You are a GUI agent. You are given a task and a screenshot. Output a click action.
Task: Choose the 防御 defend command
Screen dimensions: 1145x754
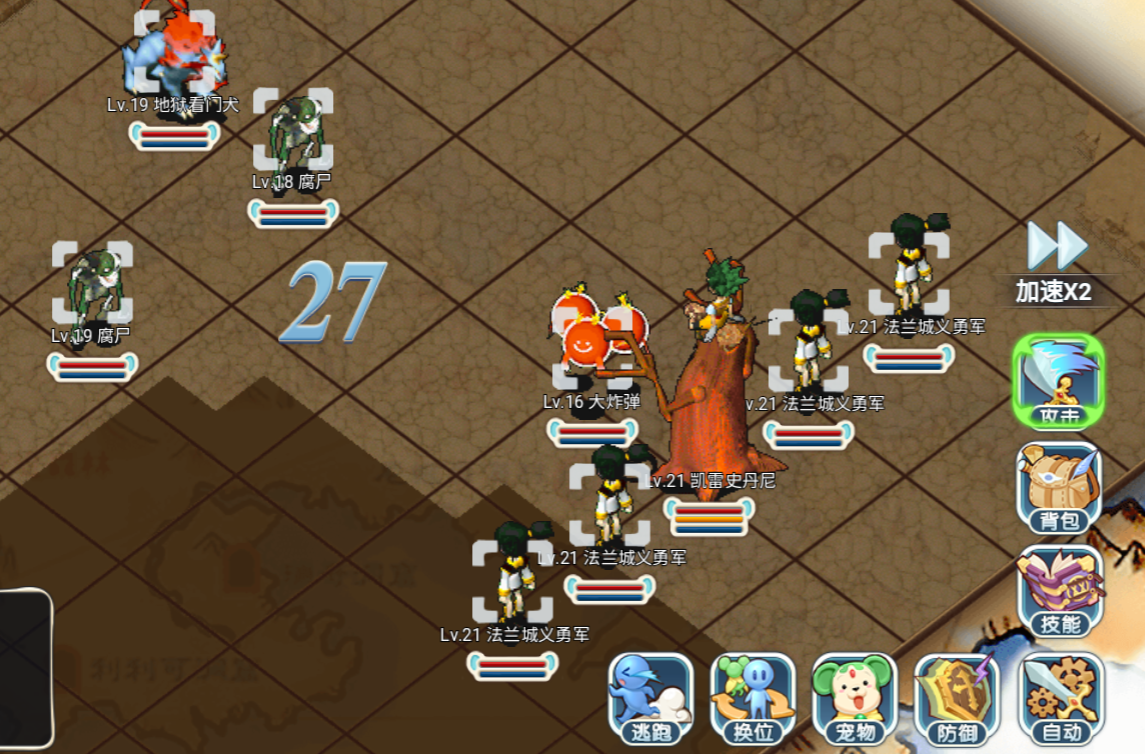click(957, 698)
